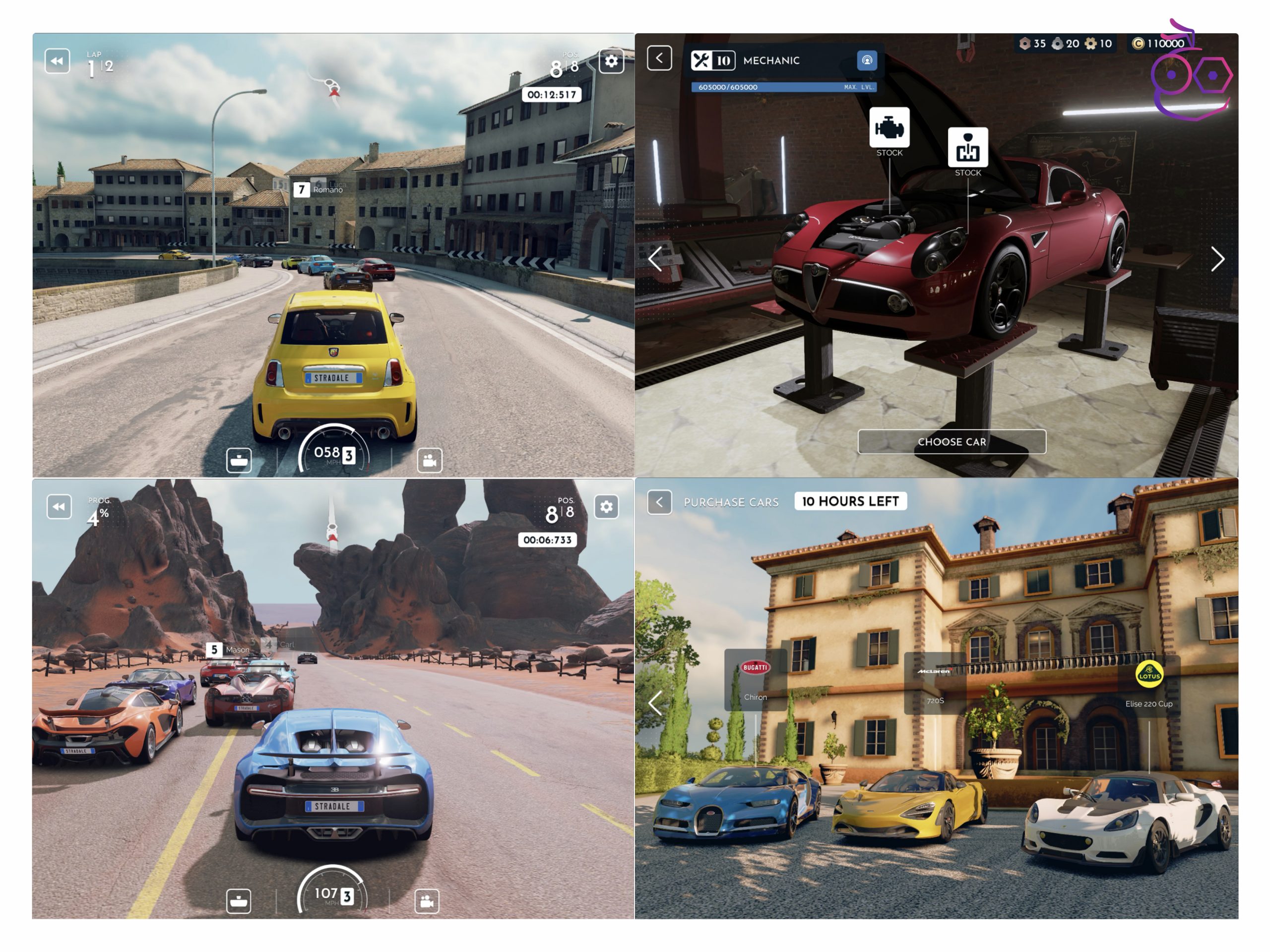Show the previous car in the mechanic garage
Image resolution: width=1270 pixels, height=952 pixels.
coord(655,259)
